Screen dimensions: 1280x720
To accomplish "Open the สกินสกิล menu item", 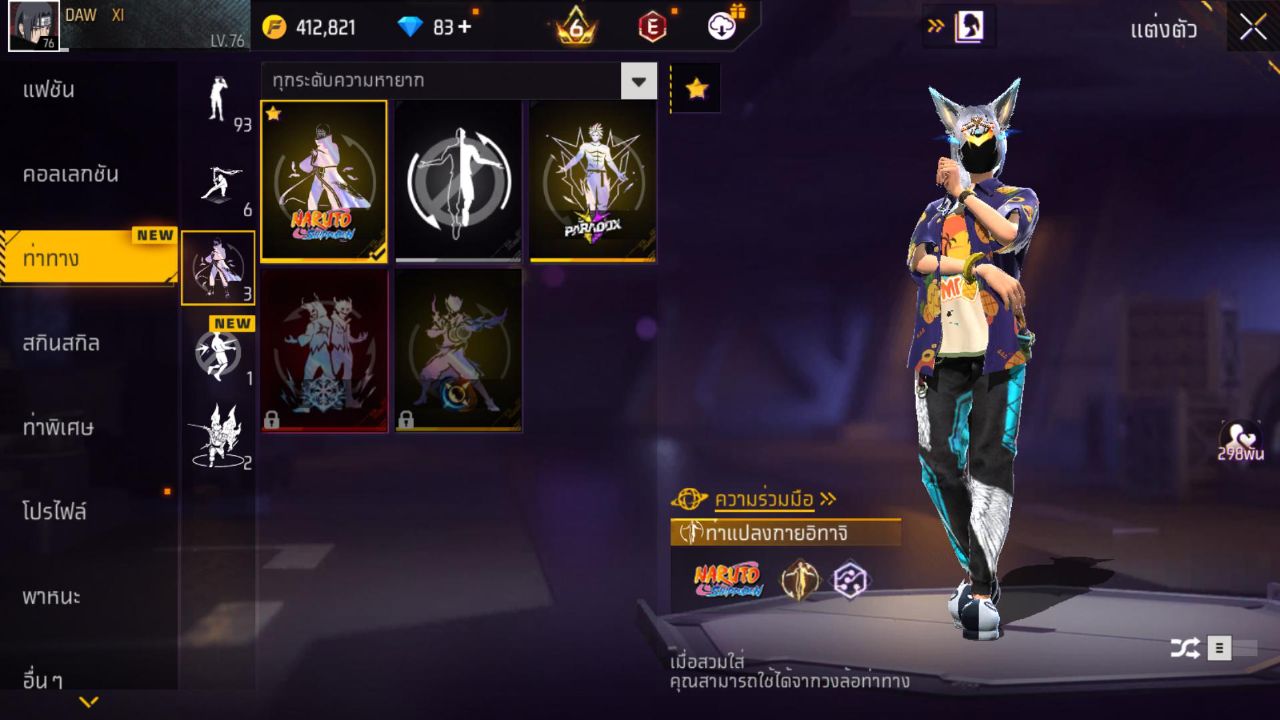I will [60, 342].
